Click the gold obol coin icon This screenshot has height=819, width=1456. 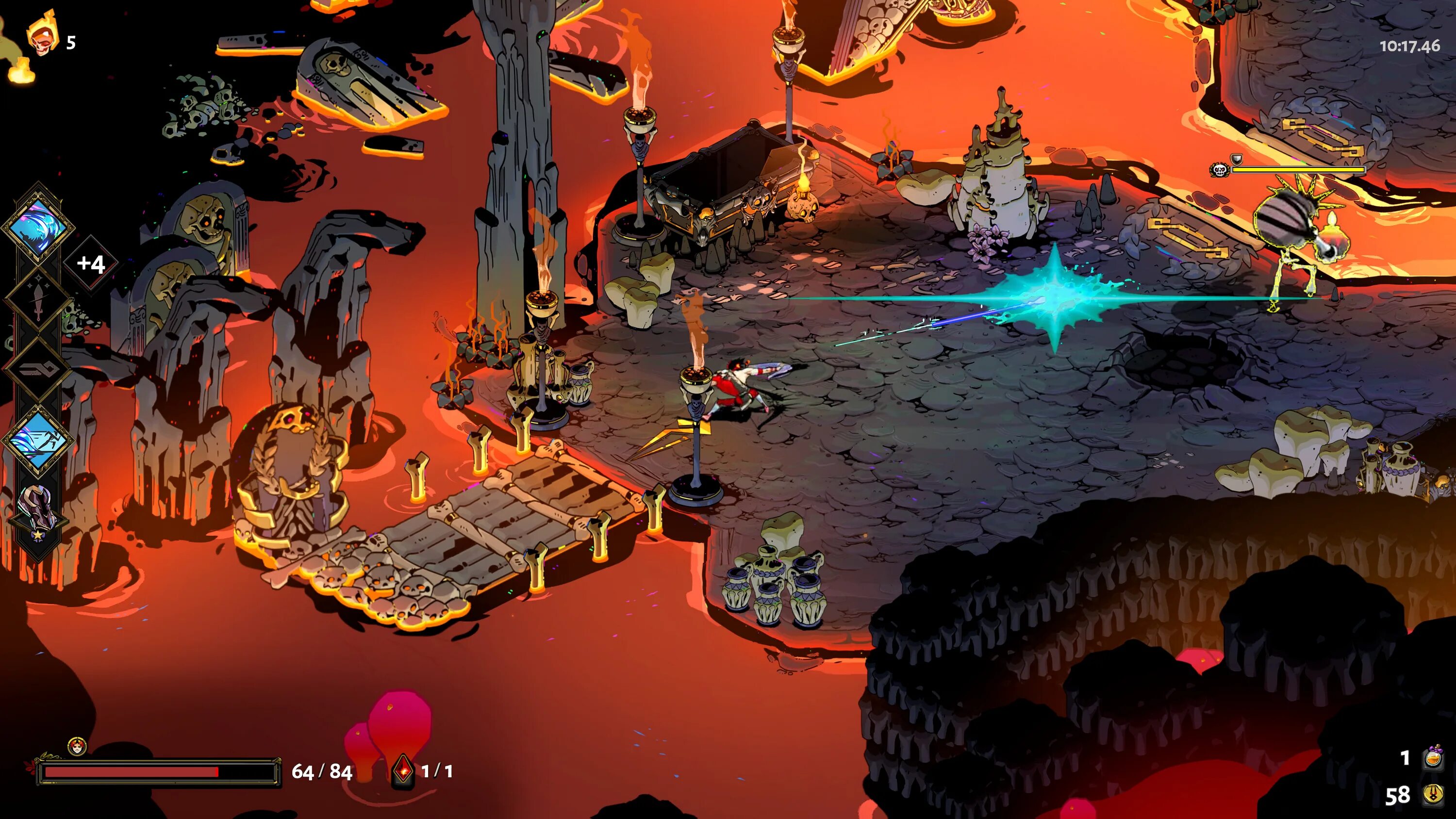click(1433, 795)
